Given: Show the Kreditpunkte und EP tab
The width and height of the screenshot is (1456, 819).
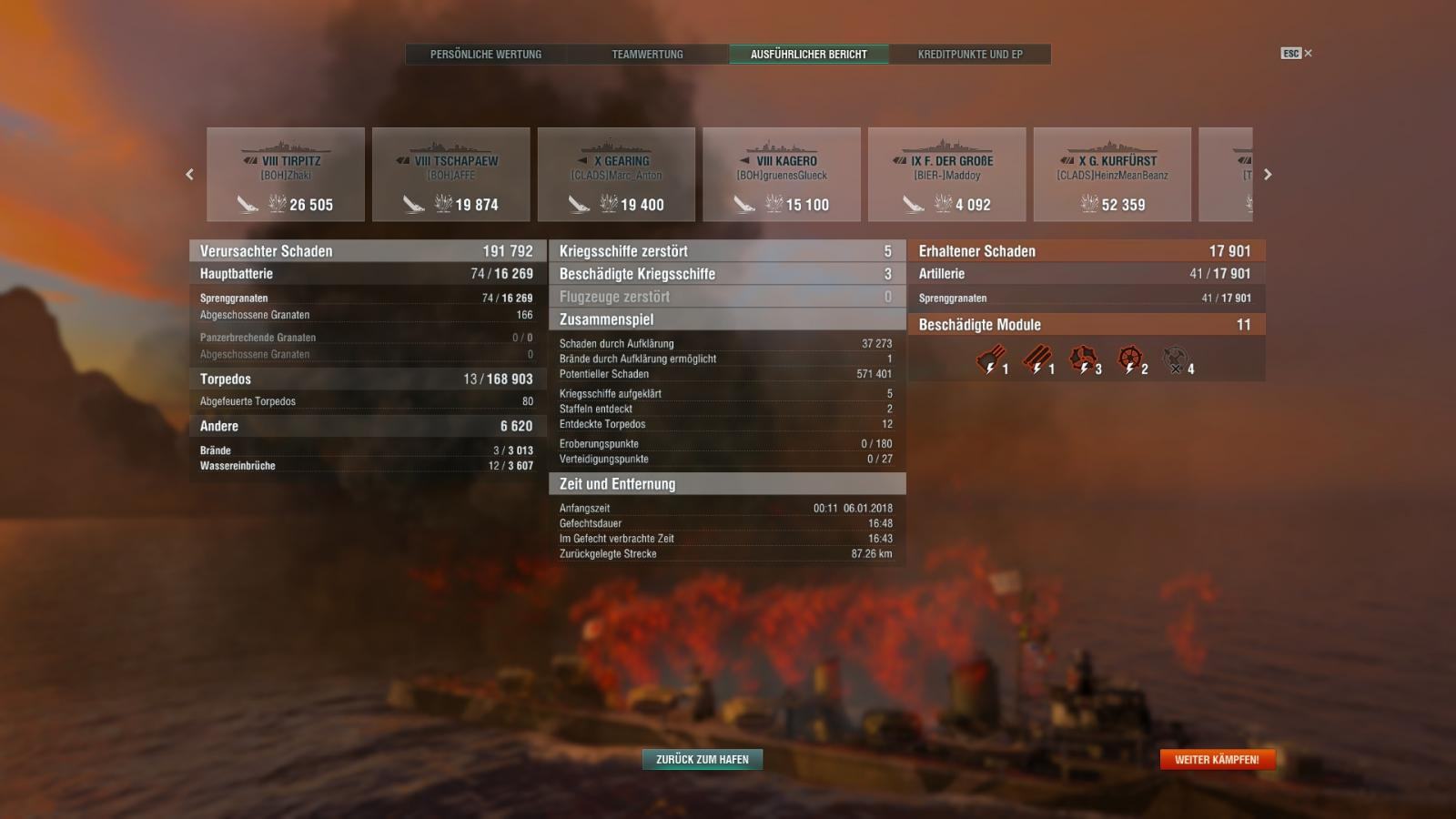Looking at the screenshot, I should 970,55.
